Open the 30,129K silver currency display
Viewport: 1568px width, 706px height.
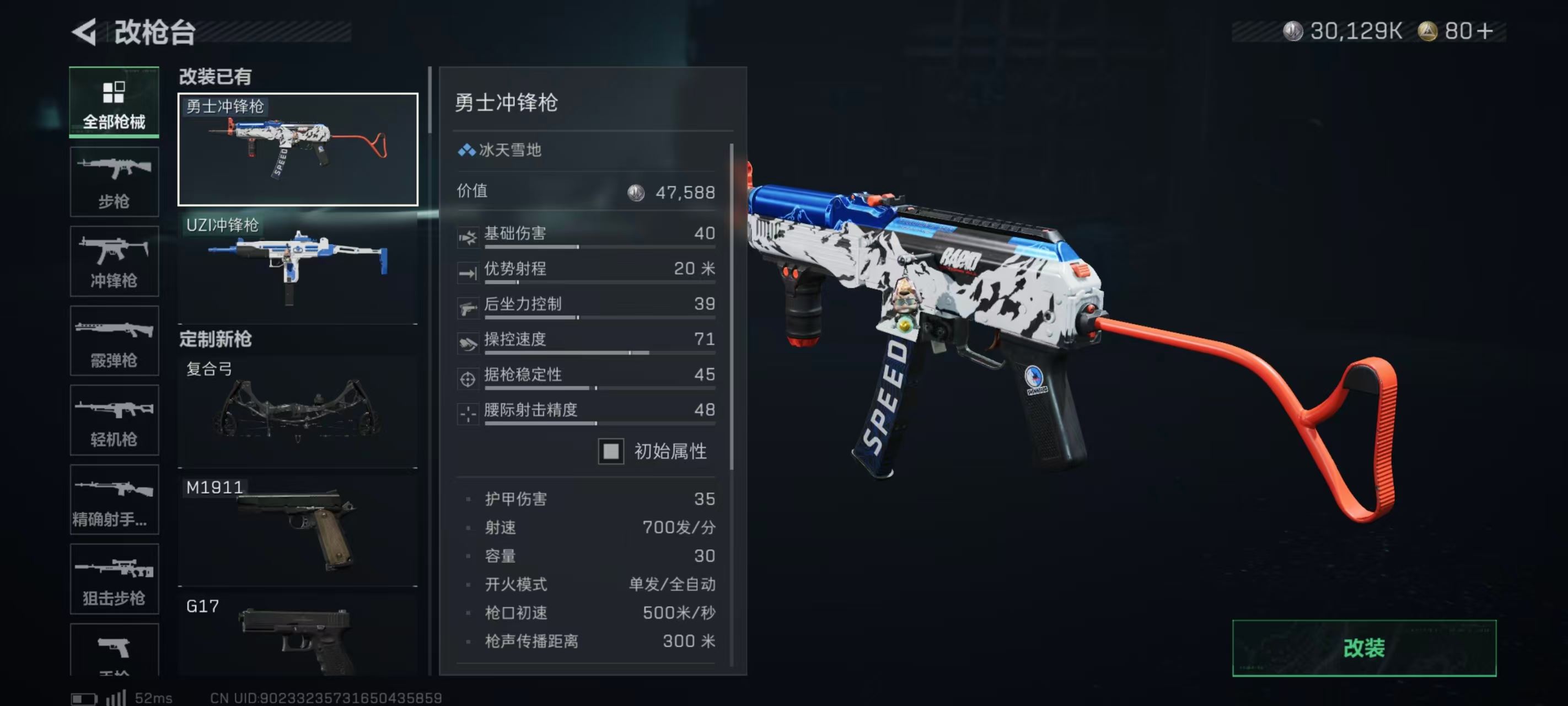coord(1342,31)
